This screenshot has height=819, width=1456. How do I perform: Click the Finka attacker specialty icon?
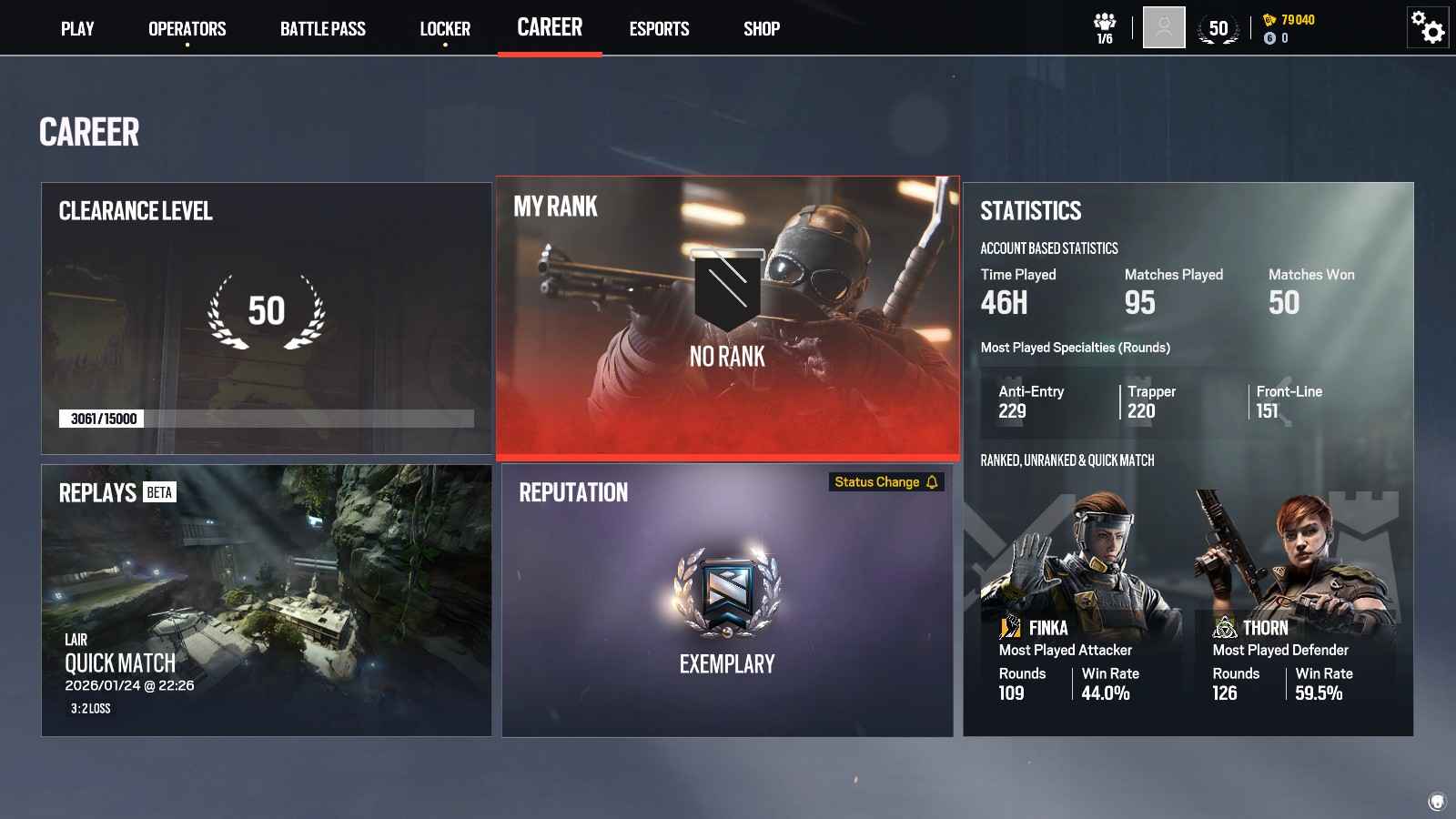(1010, 626)
